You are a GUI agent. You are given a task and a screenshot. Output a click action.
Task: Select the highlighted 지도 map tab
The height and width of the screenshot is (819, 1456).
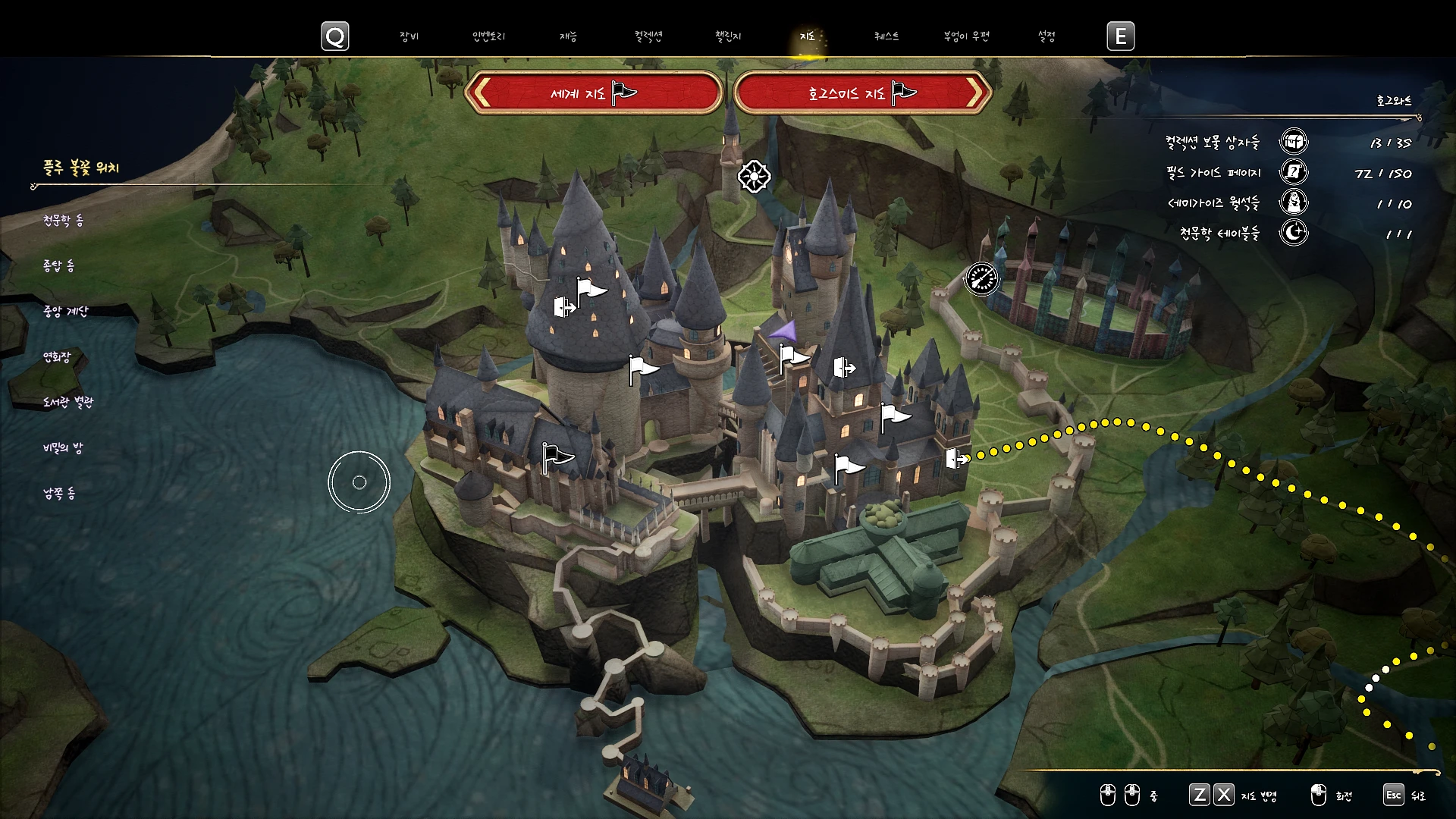pos(808,36)
